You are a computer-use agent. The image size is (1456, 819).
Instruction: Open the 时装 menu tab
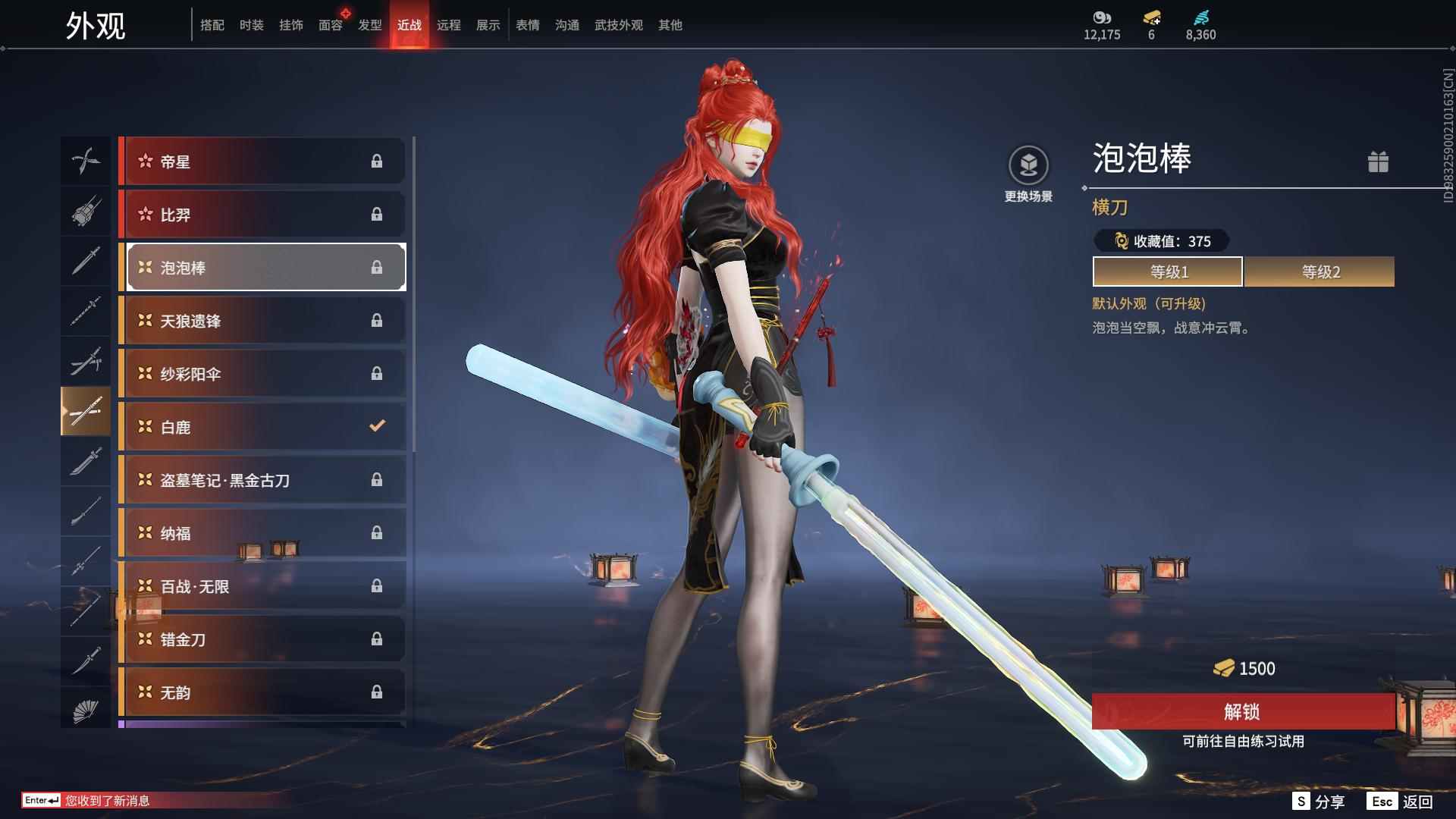[x=252, y=24]
